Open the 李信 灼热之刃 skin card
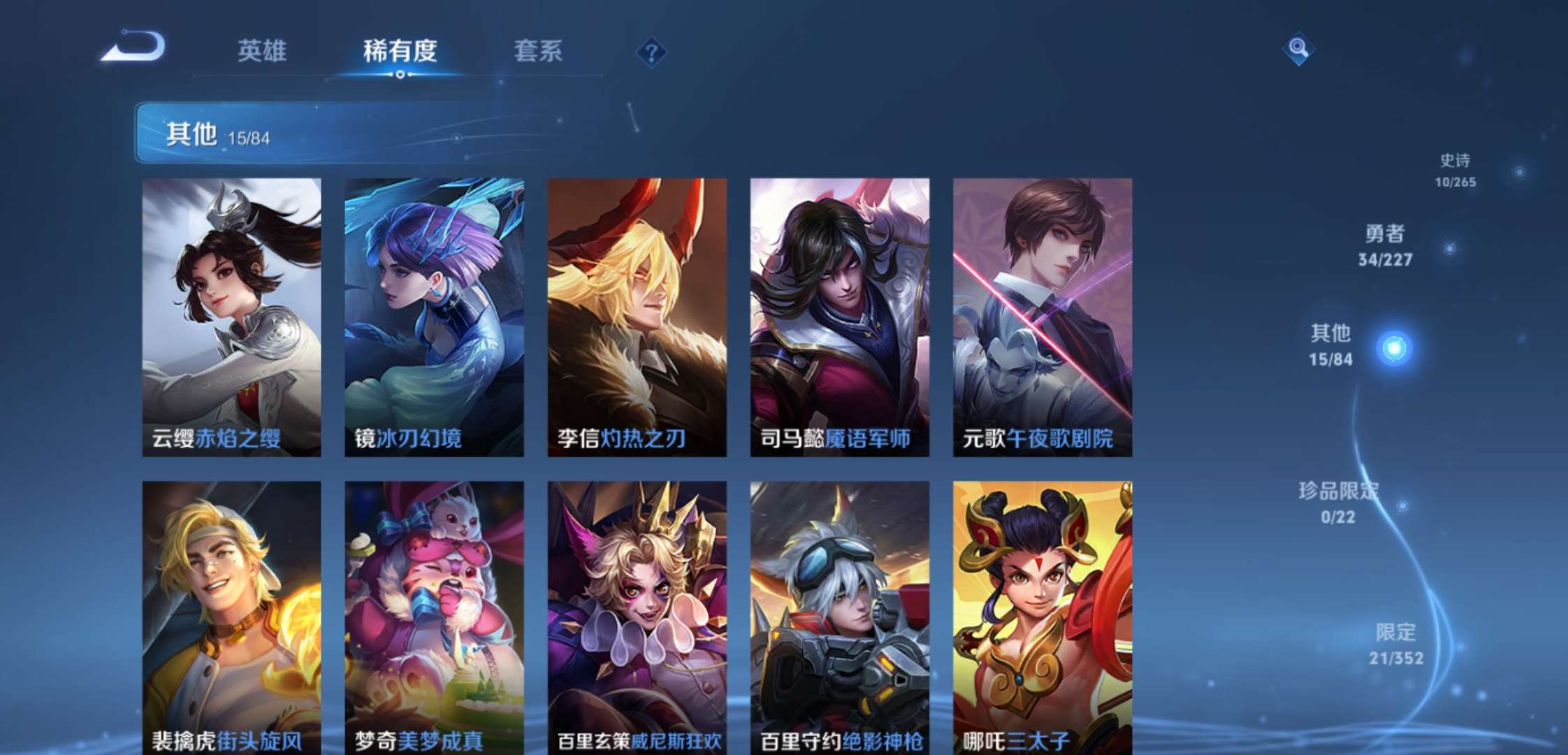 click(x=637, y=317)
